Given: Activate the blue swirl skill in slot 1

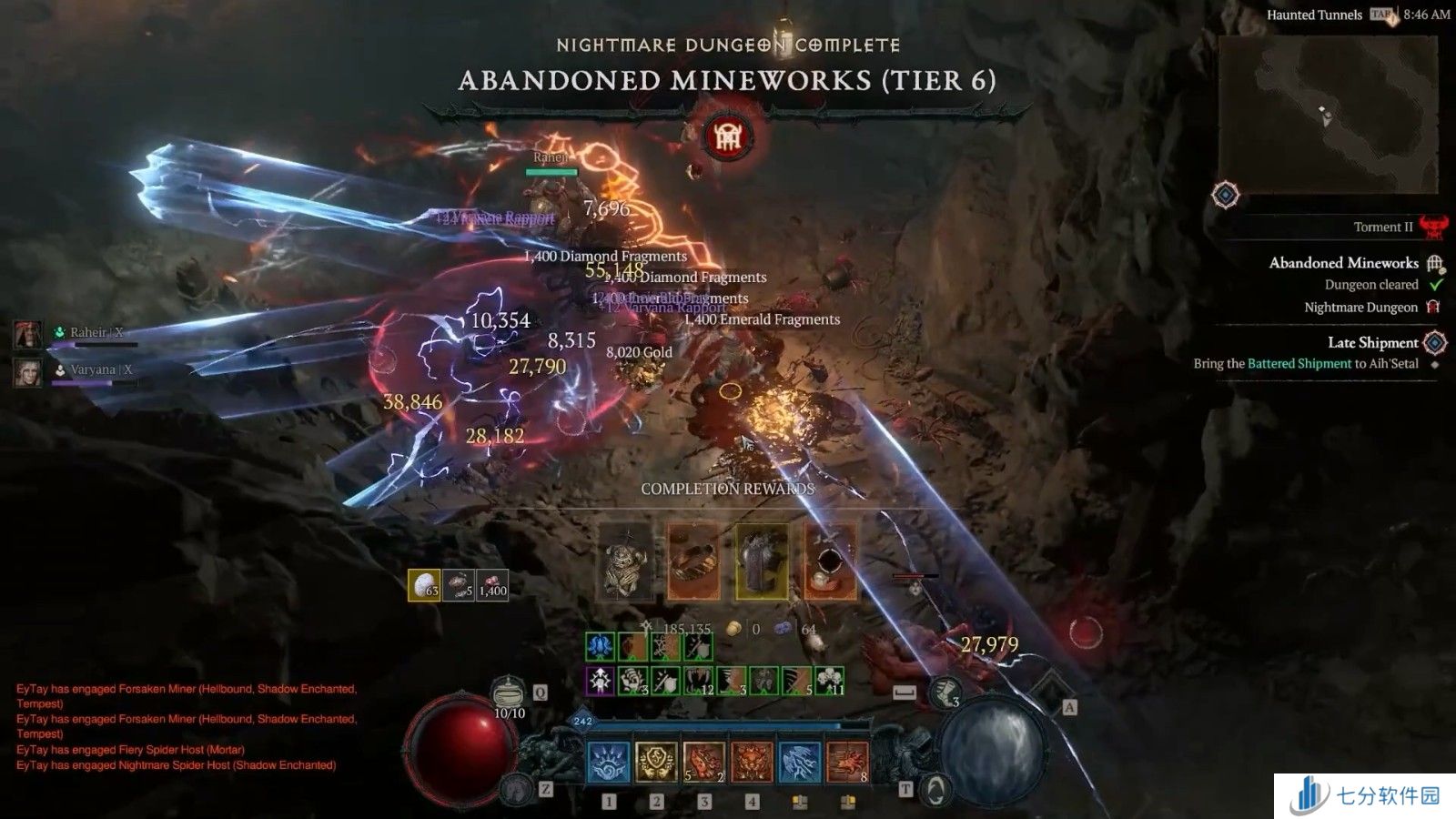Looking at the screenshot, I should point(609,762).
